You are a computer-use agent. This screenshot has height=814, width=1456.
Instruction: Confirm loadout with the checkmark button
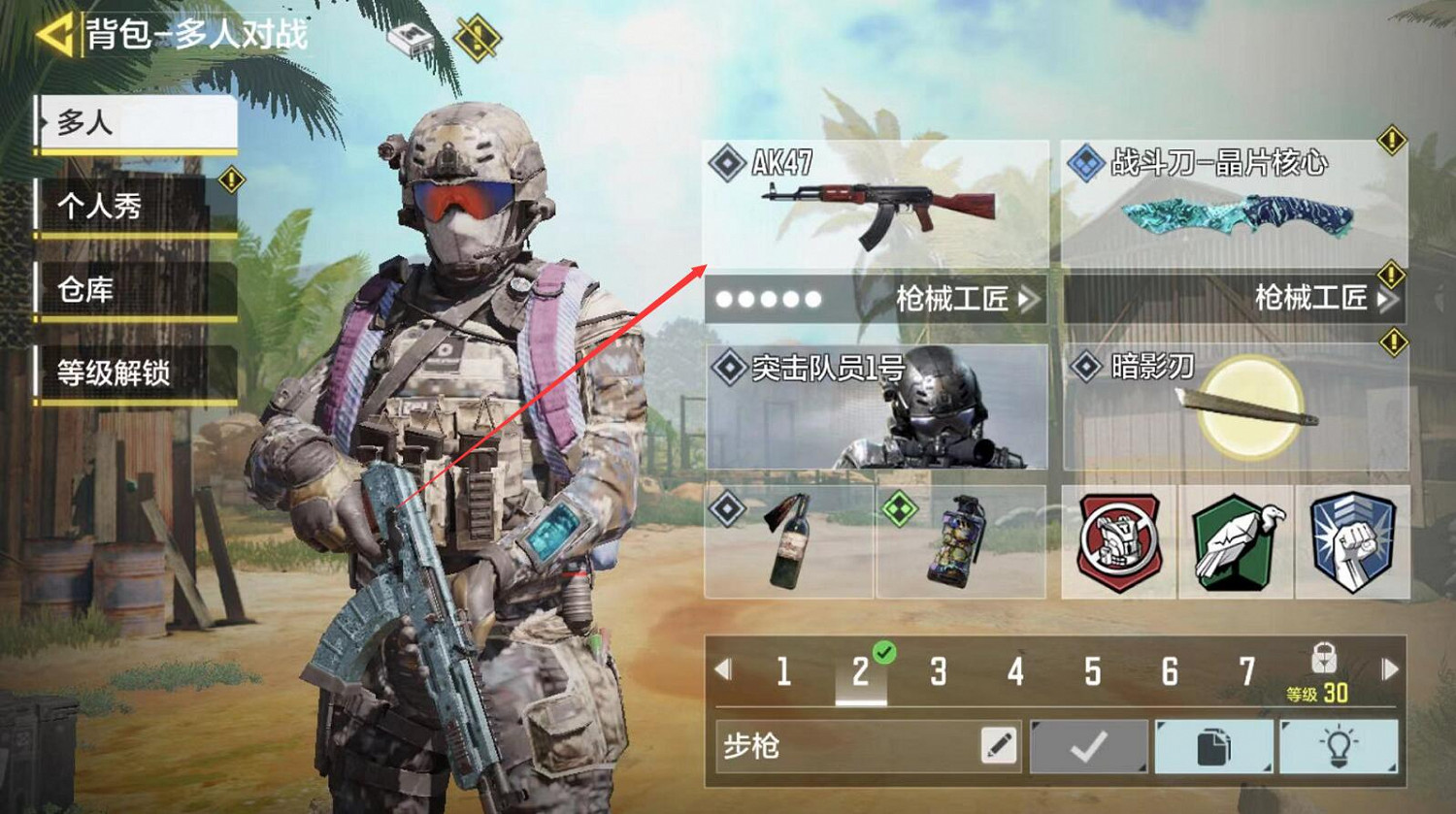click(x=1089, y=749)
